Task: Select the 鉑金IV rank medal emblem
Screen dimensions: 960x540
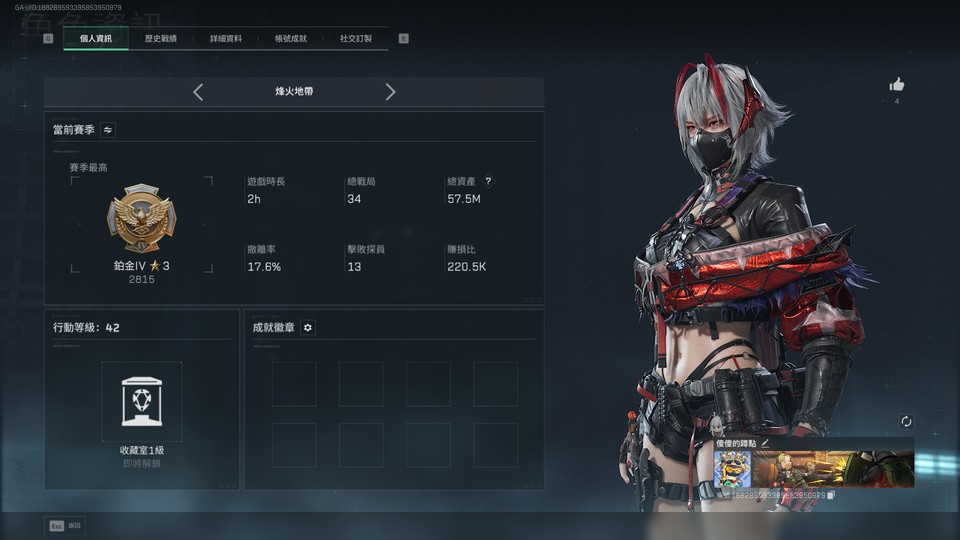Action: pyautogui.click(x=141, y=220)
